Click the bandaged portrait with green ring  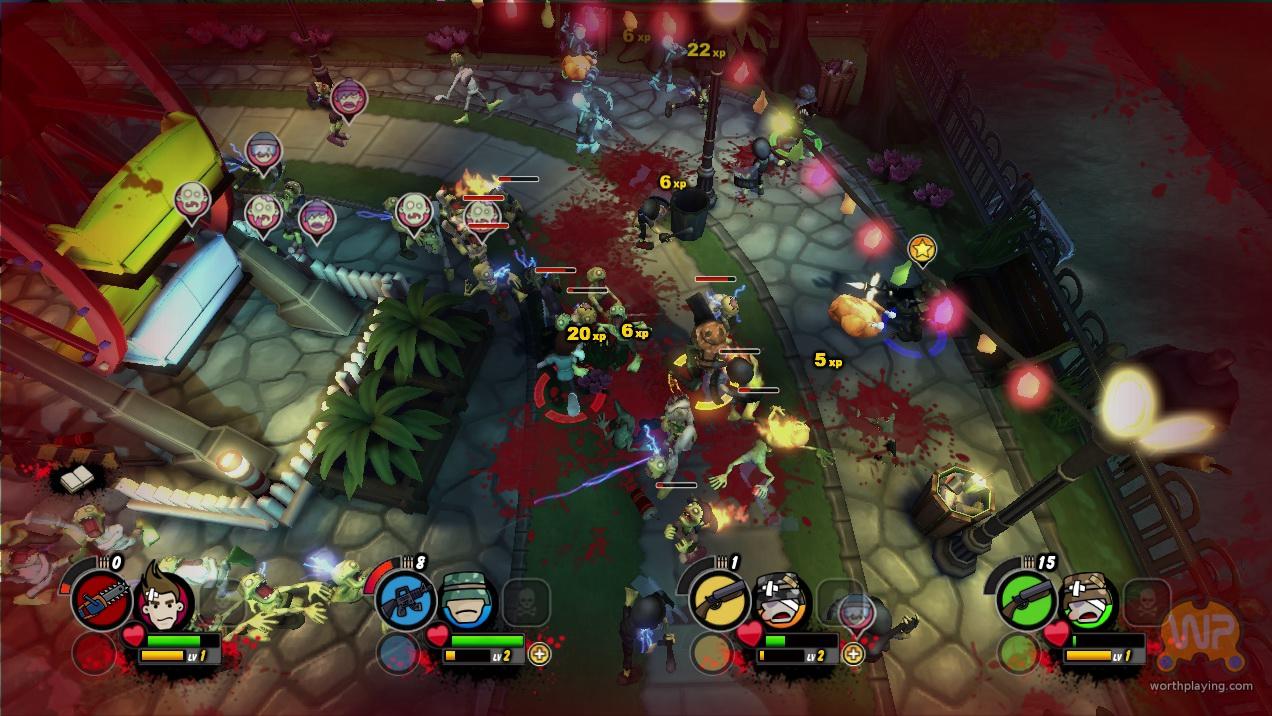1087,600
